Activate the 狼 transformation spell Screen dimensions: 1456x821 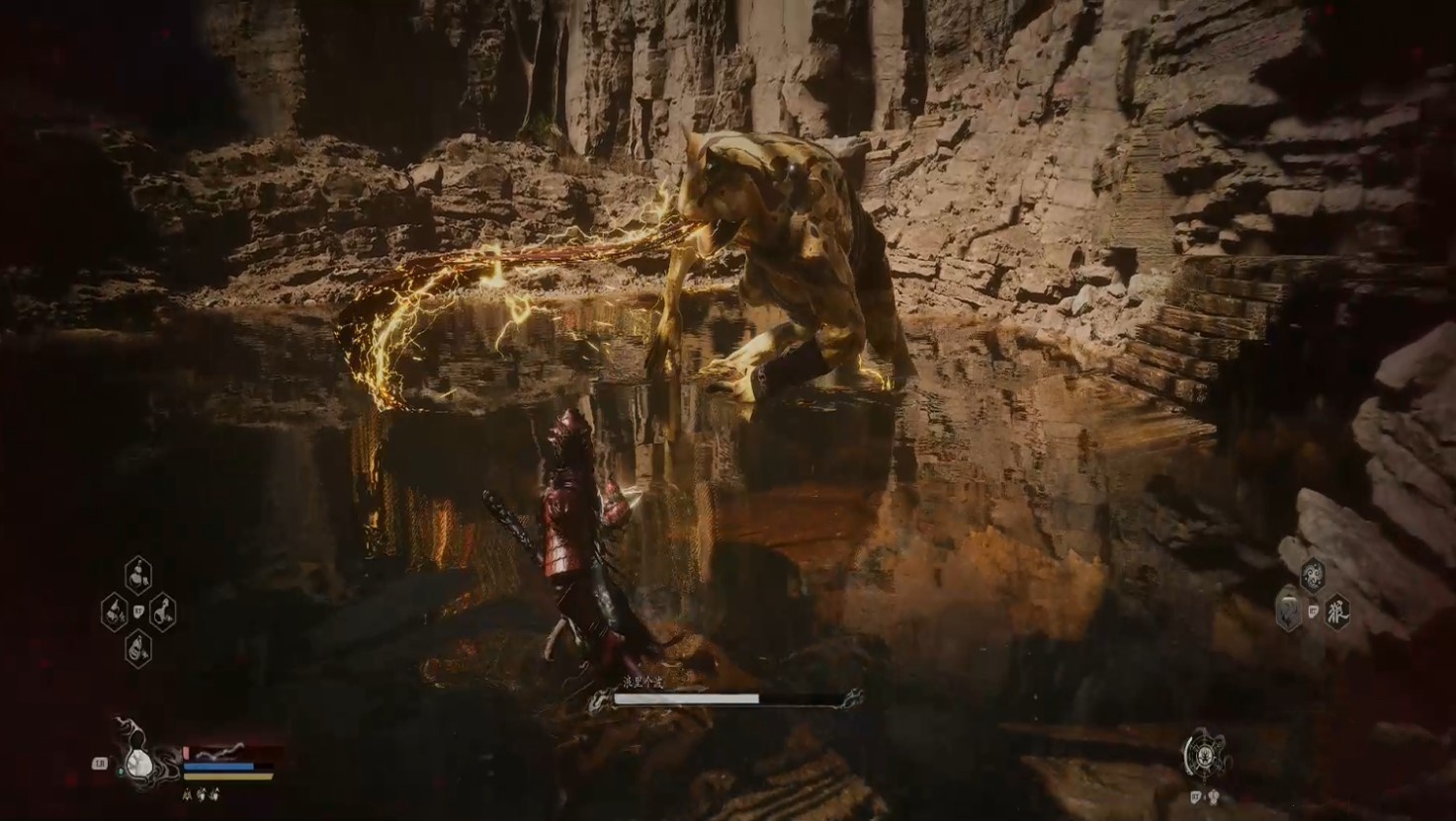click(1336, 610)
